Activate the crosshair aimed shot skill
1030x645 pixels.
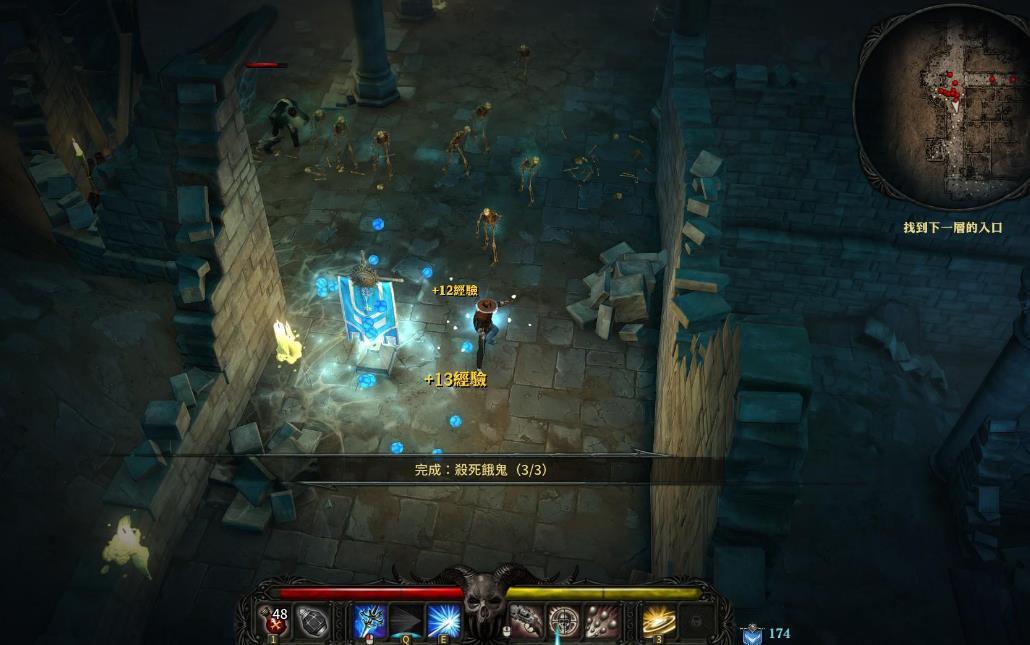tap(564, 621)
